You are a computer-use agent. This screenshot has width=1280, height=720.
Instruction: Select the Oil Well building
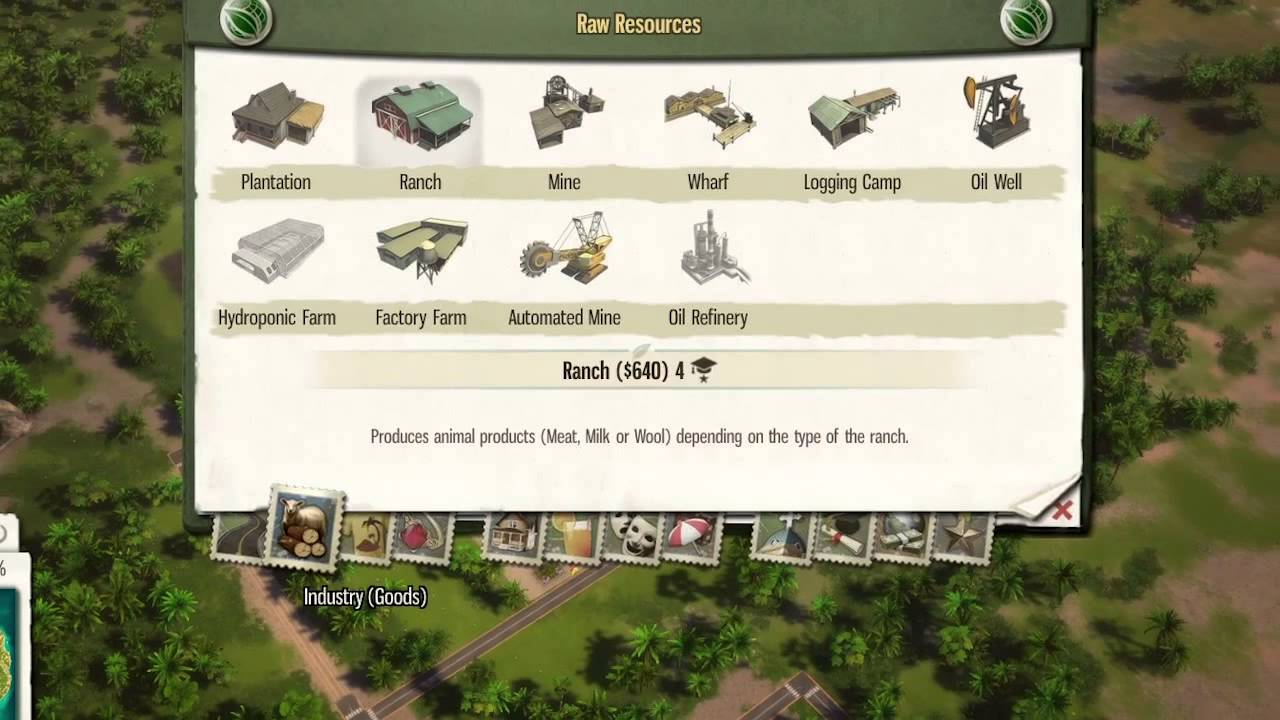996,112
